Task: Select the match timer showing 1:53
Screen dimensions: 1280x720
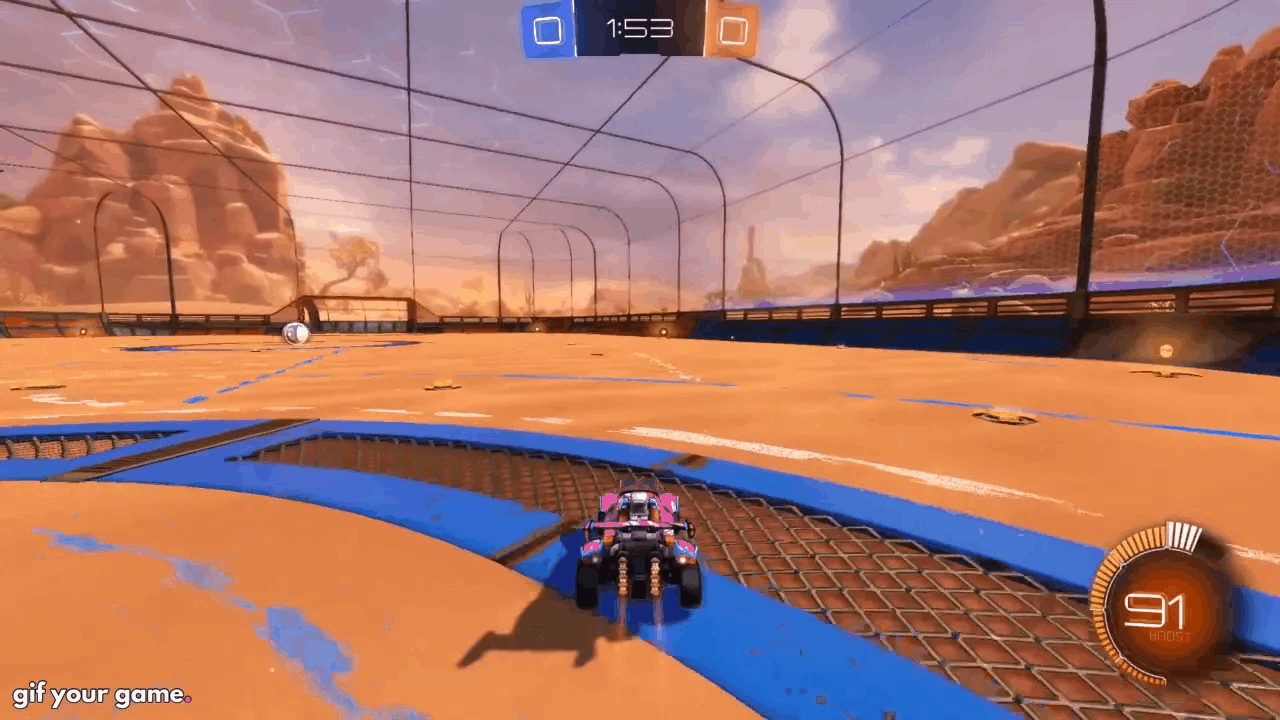Action: [639, 29]
